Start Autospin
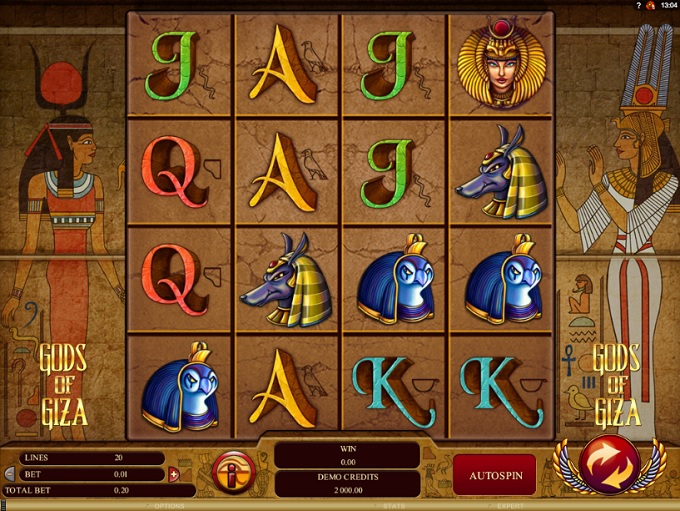 494,472
